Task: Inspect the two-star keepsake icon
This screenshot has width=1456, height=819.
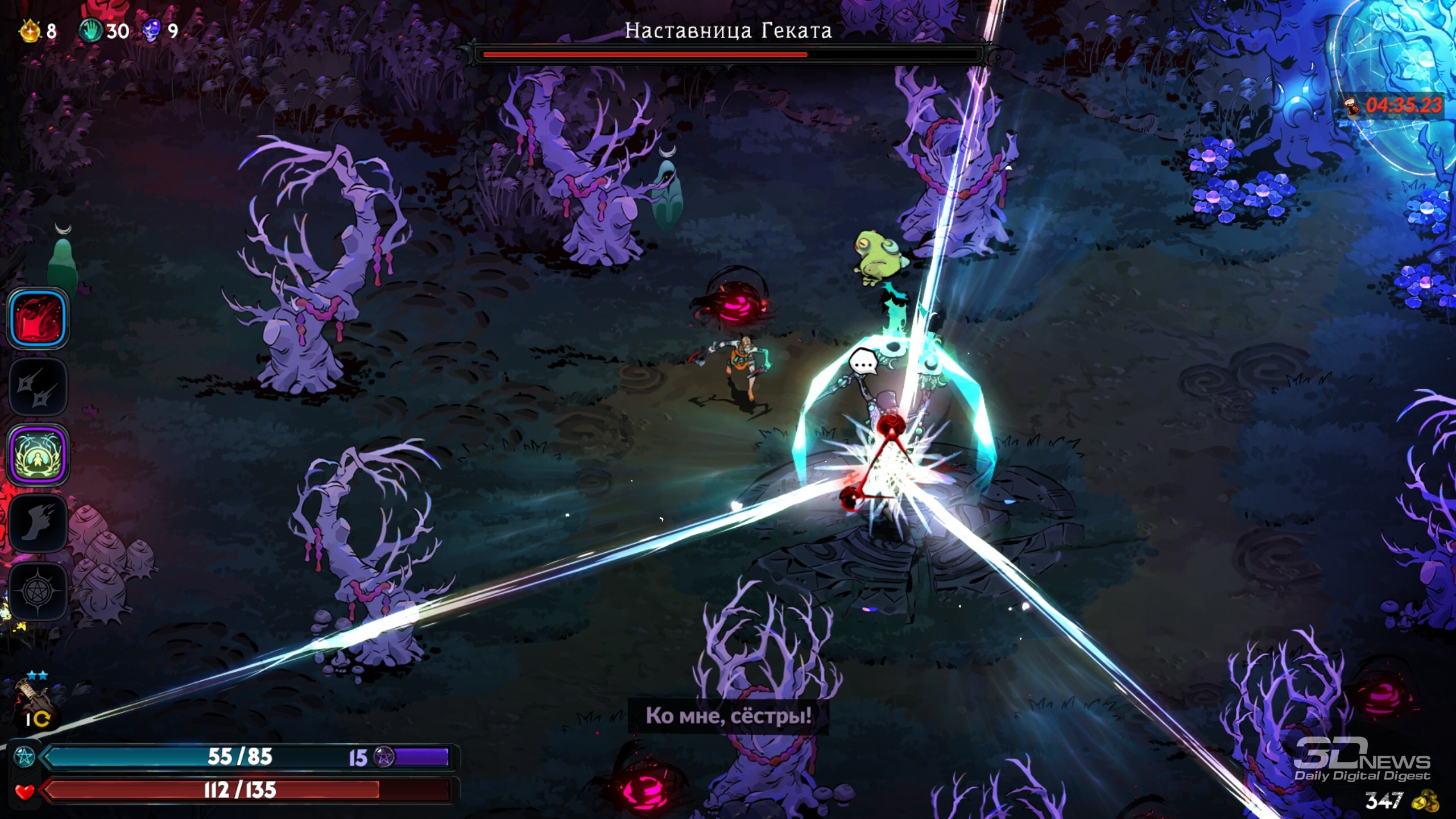Action: point(34,697)
